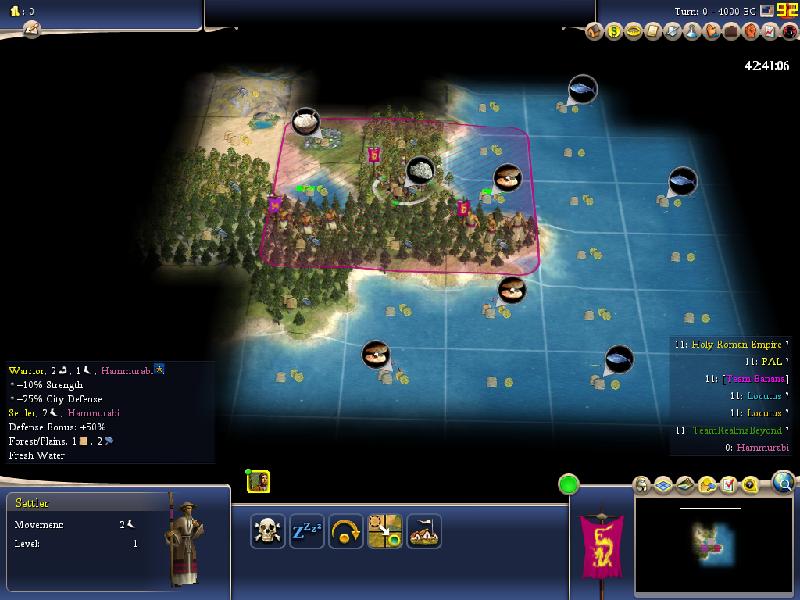
Task: Put the Settler to sleep
Action: [306, 531]
